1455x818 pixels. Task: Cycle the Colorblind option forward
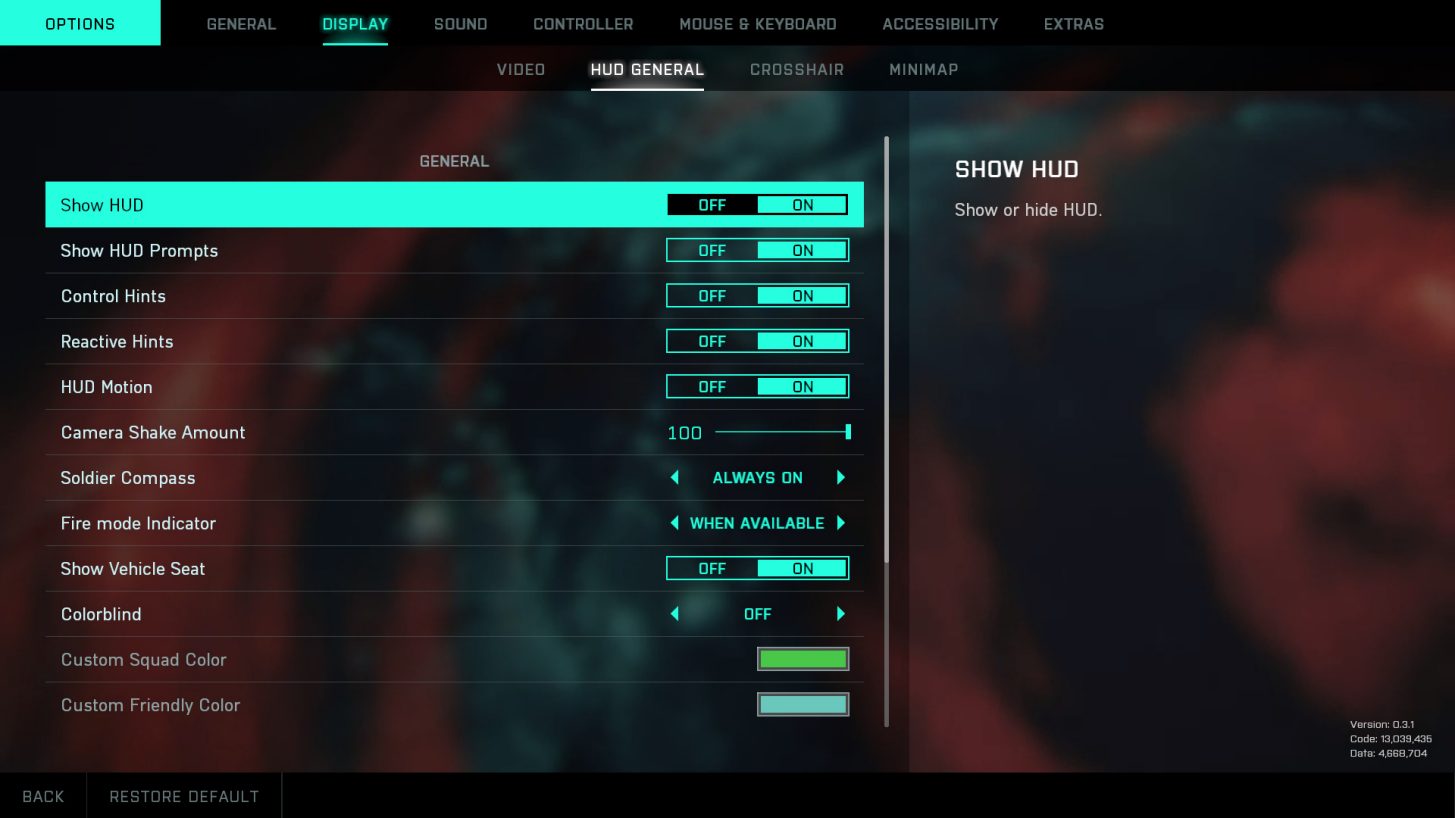(x=840, y=613)
